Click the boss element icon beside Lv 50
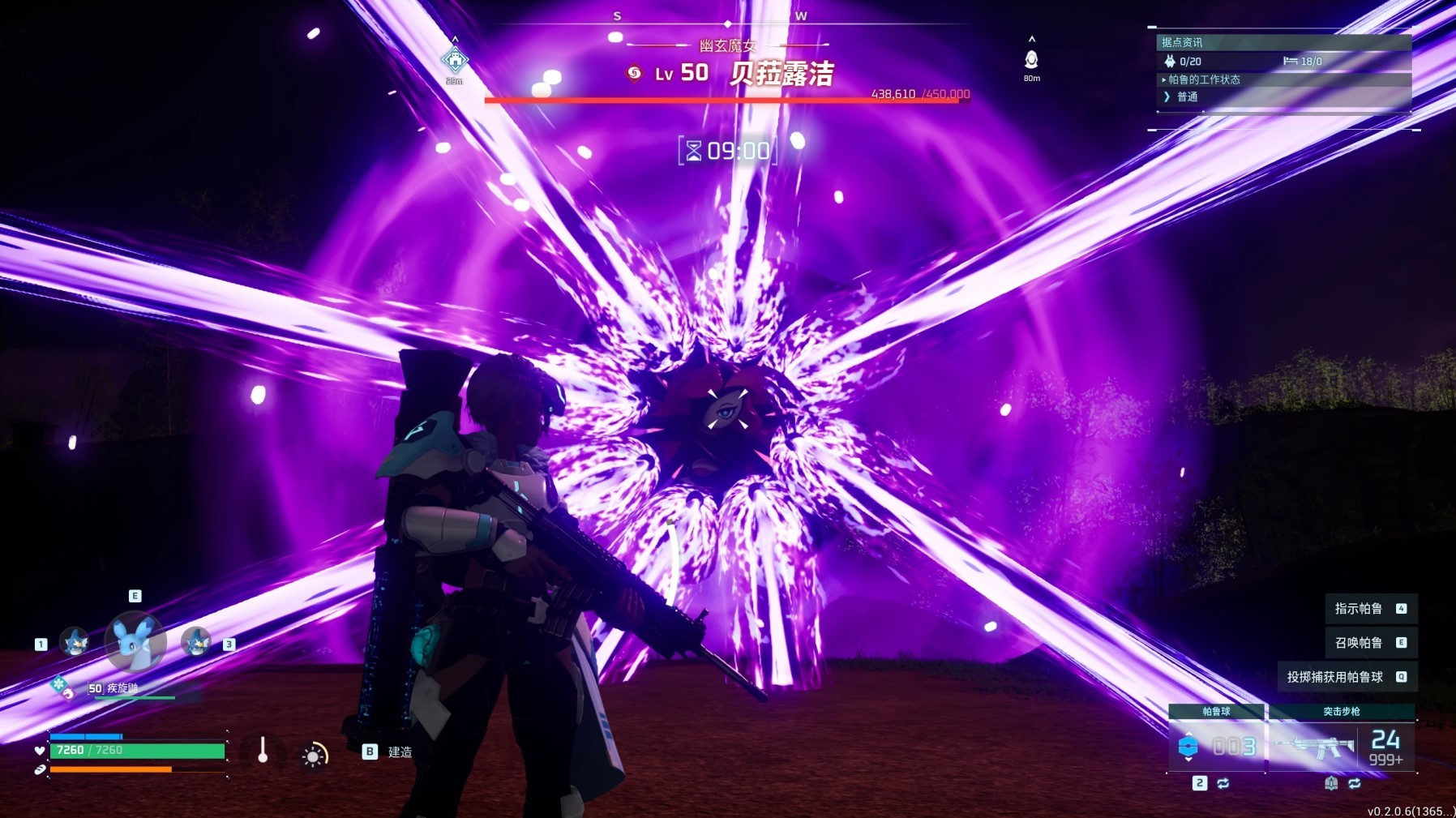 tap(634, 74)
